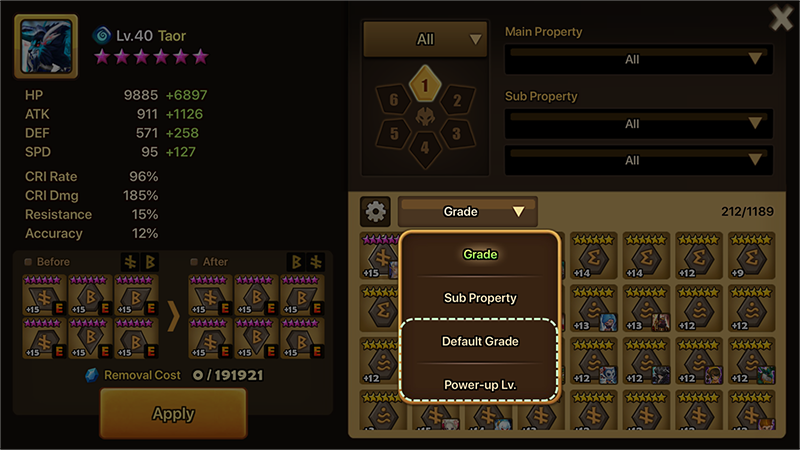800x450 pixels.
Task: Select rune slot 4 on the hexagon
Action: 425,148
